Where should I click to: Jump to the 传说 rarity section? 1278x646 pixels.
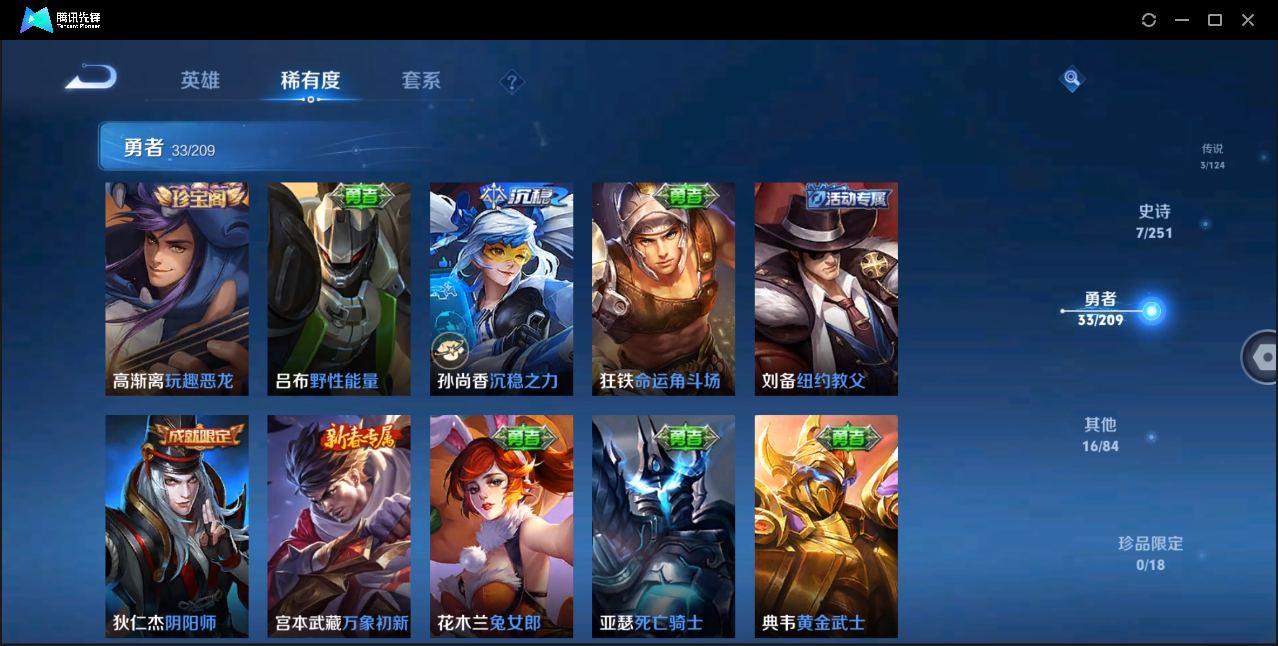tap(1212, 156)
